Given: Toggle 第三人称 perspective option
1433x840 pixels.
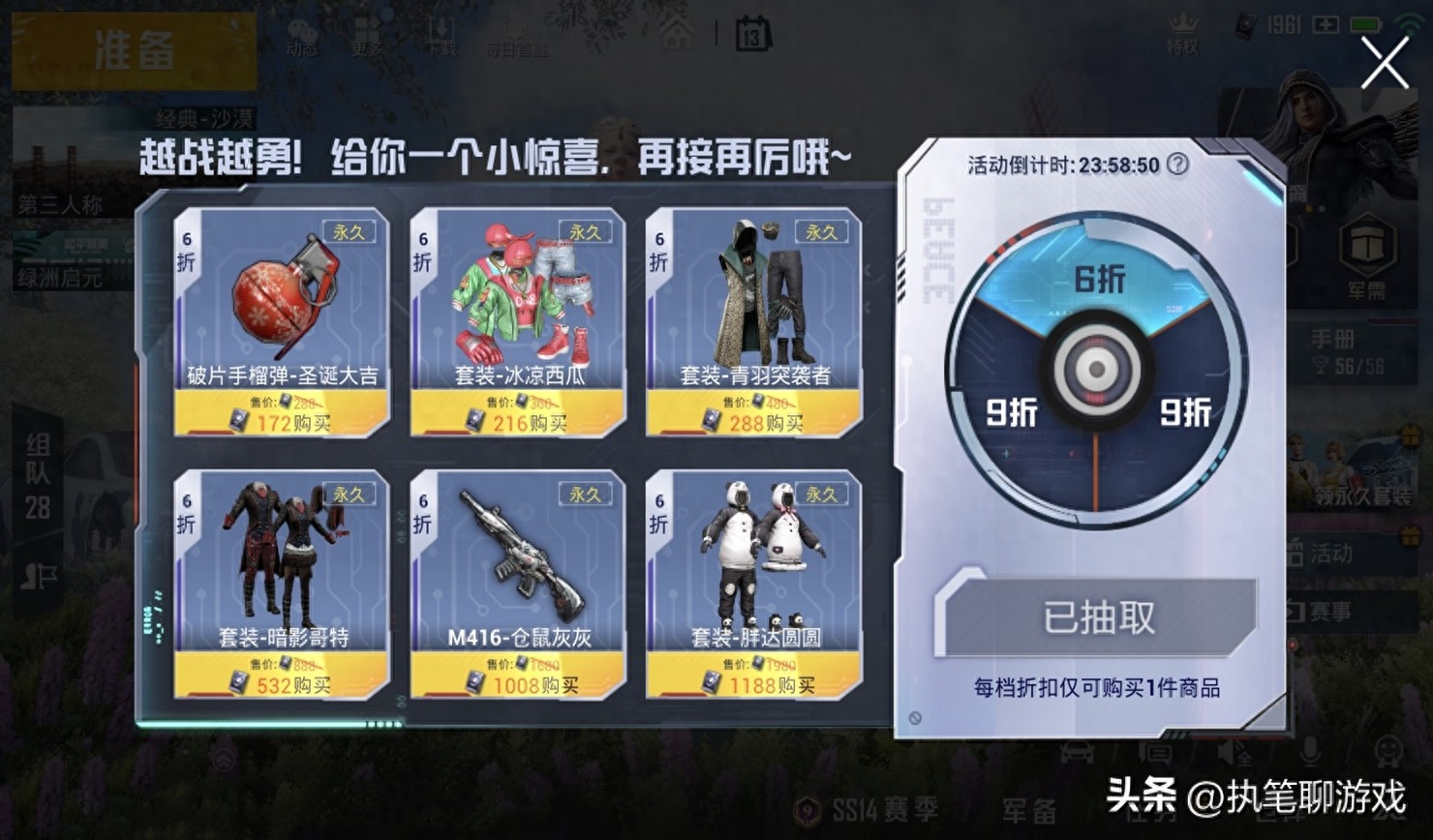Looking at the screenshot, I should pos(60,203).
